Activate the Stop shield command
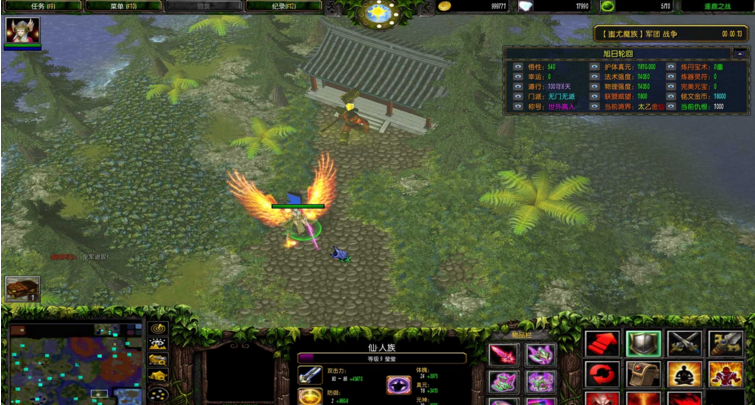 pyautogui.click(x=643, y=344)
